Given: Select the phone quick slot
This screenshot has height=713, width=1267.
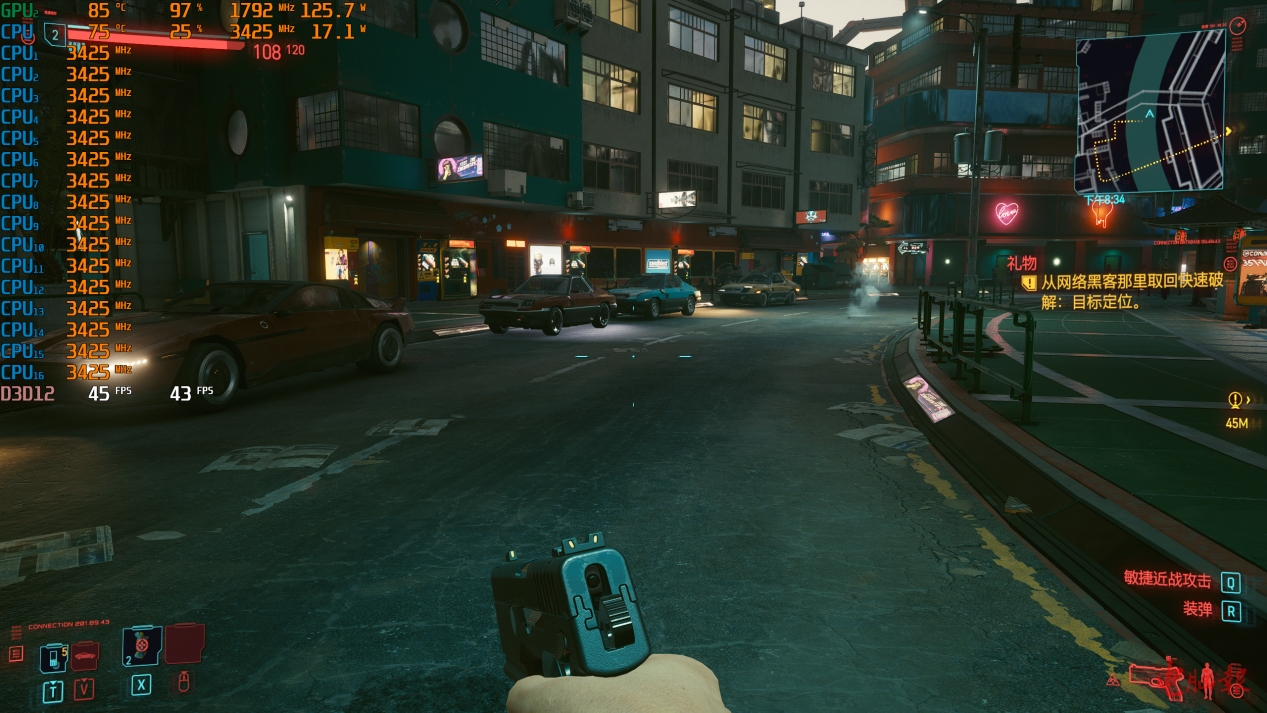Looking at the screenshot, I should pyautogui.click(x=53, y=658).
